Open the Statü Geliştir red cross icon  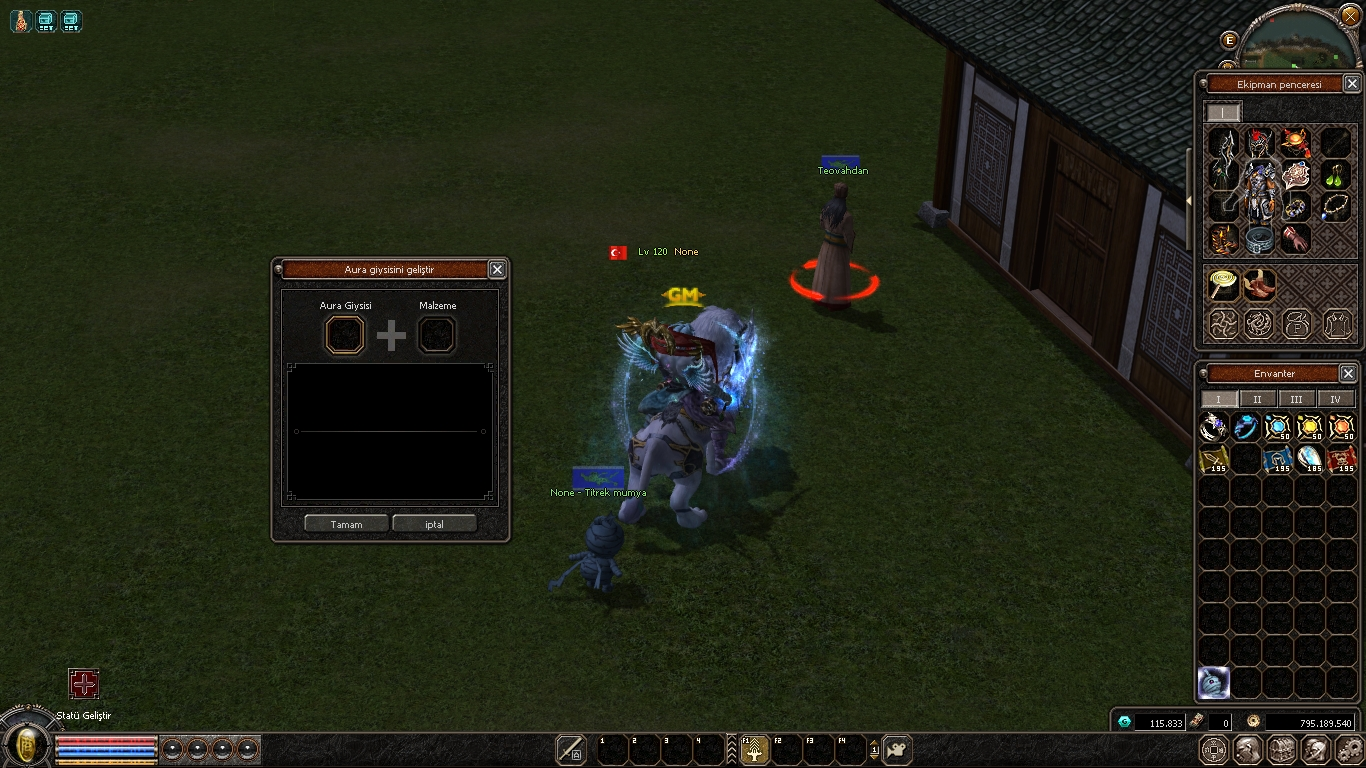pos(84,684)
